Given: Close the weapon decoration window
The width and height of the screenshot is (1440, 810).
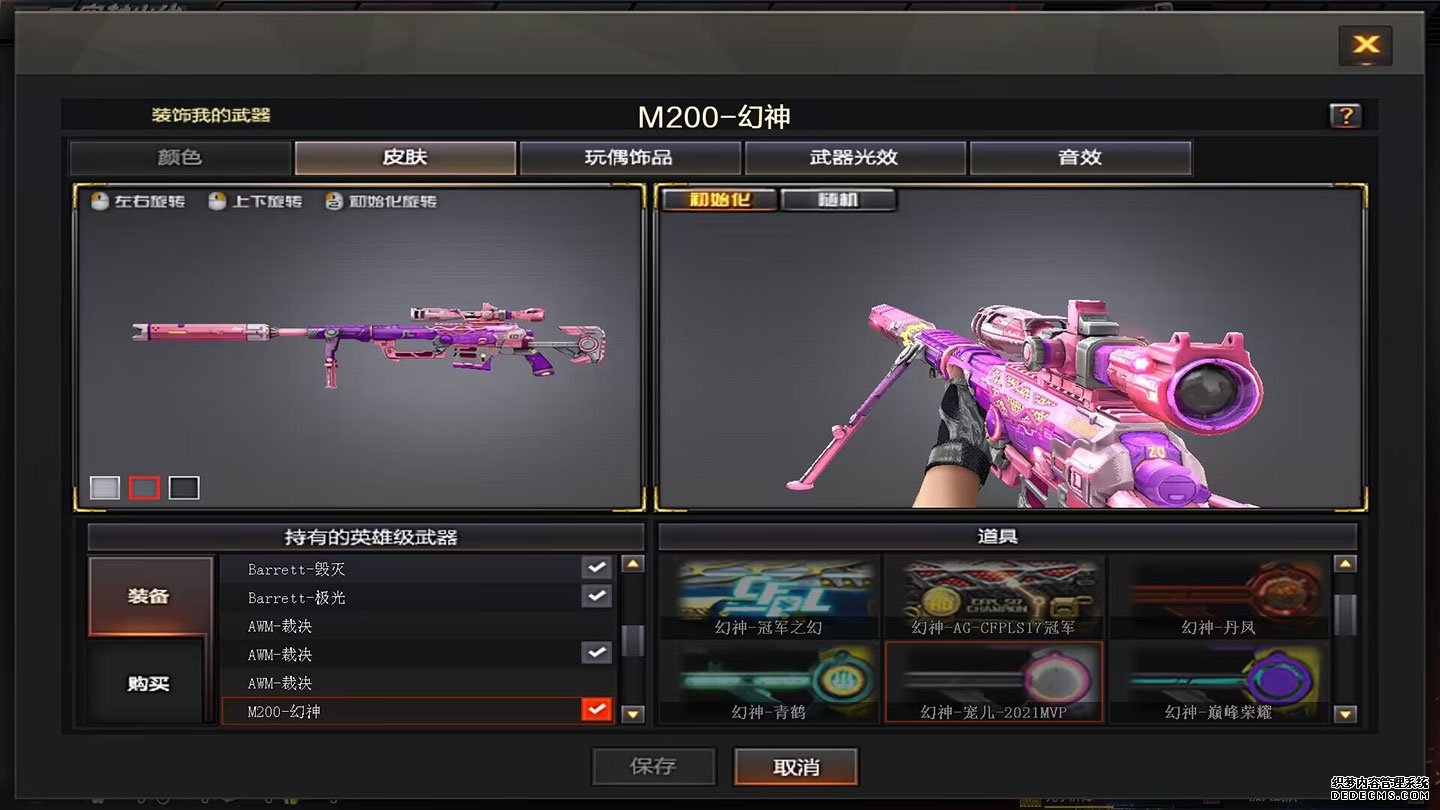Looking at the screenshot, I should (1365, 45).
